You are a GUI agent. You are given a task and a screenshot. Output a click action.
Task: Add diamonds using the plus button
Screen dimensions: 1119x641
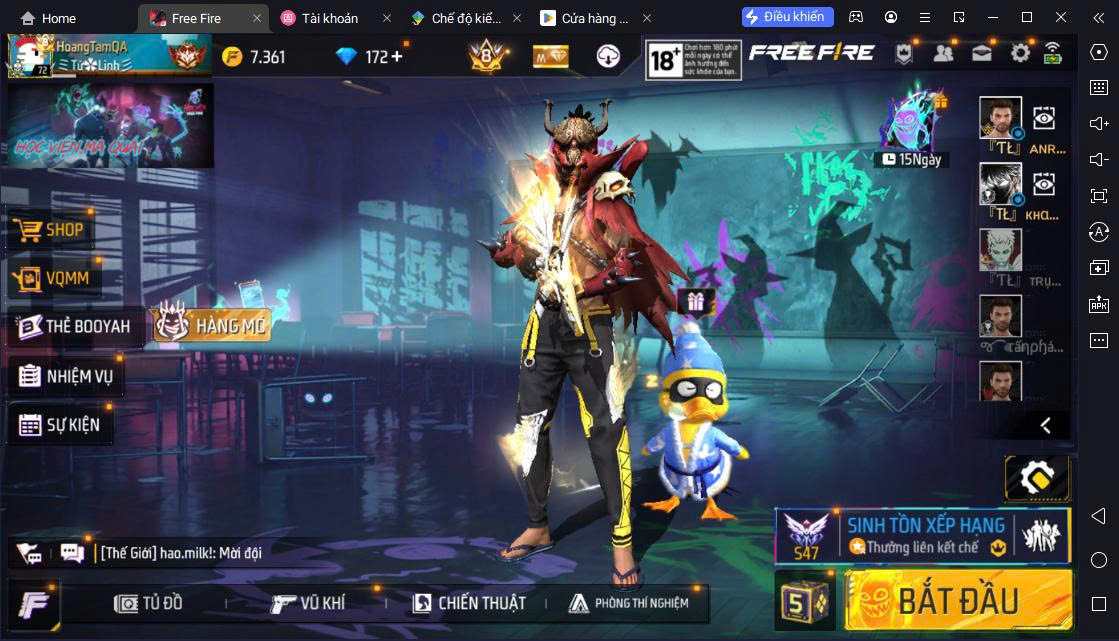tap(397, 56)
